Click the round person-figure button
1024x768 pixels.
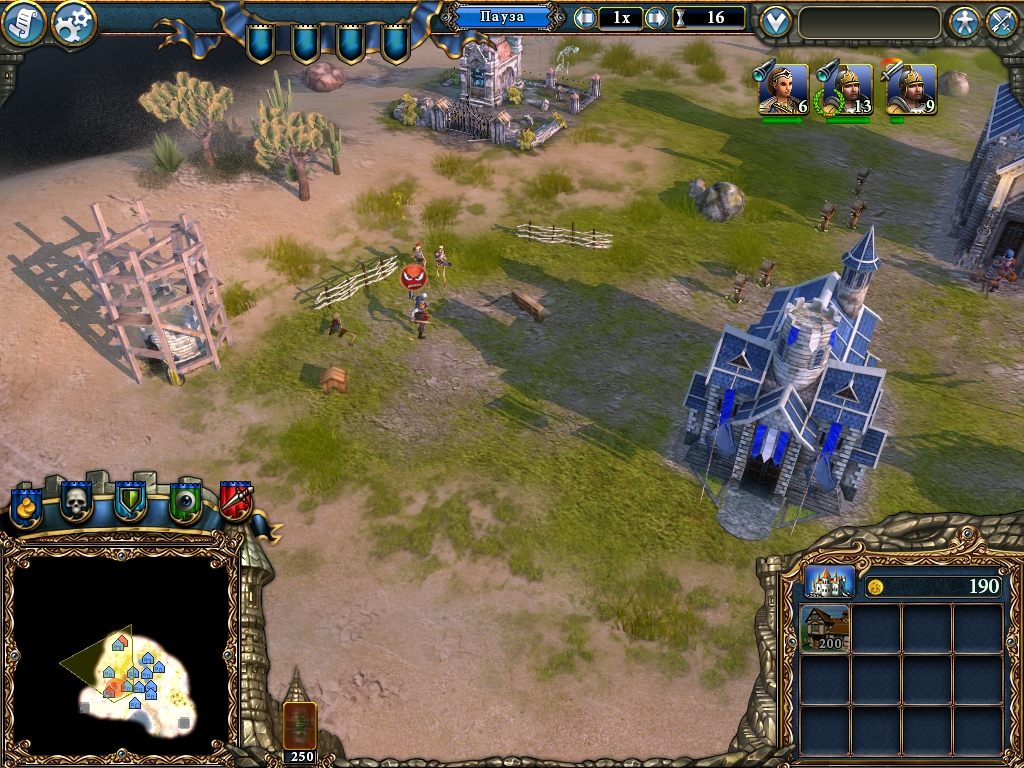pos(964,22)
